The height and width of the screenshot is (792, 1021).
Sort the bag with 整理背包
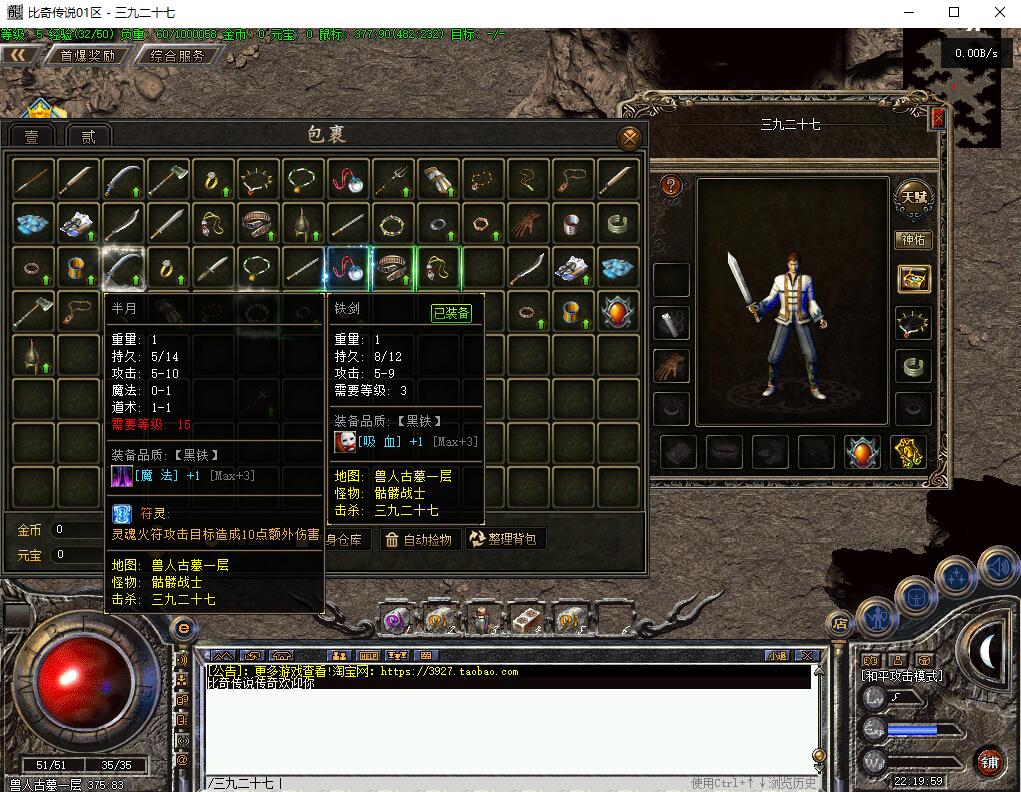point(506,540)
